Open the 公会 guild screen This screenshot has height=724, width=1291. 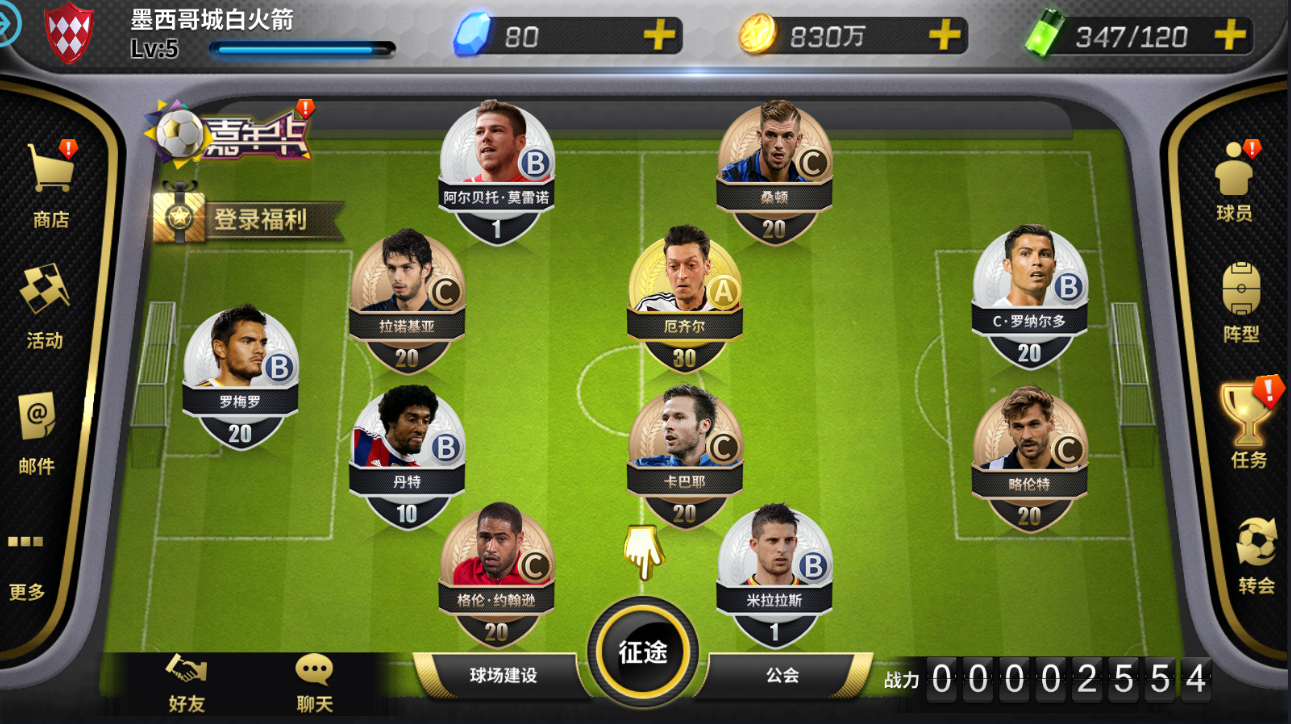coord(782,676)
